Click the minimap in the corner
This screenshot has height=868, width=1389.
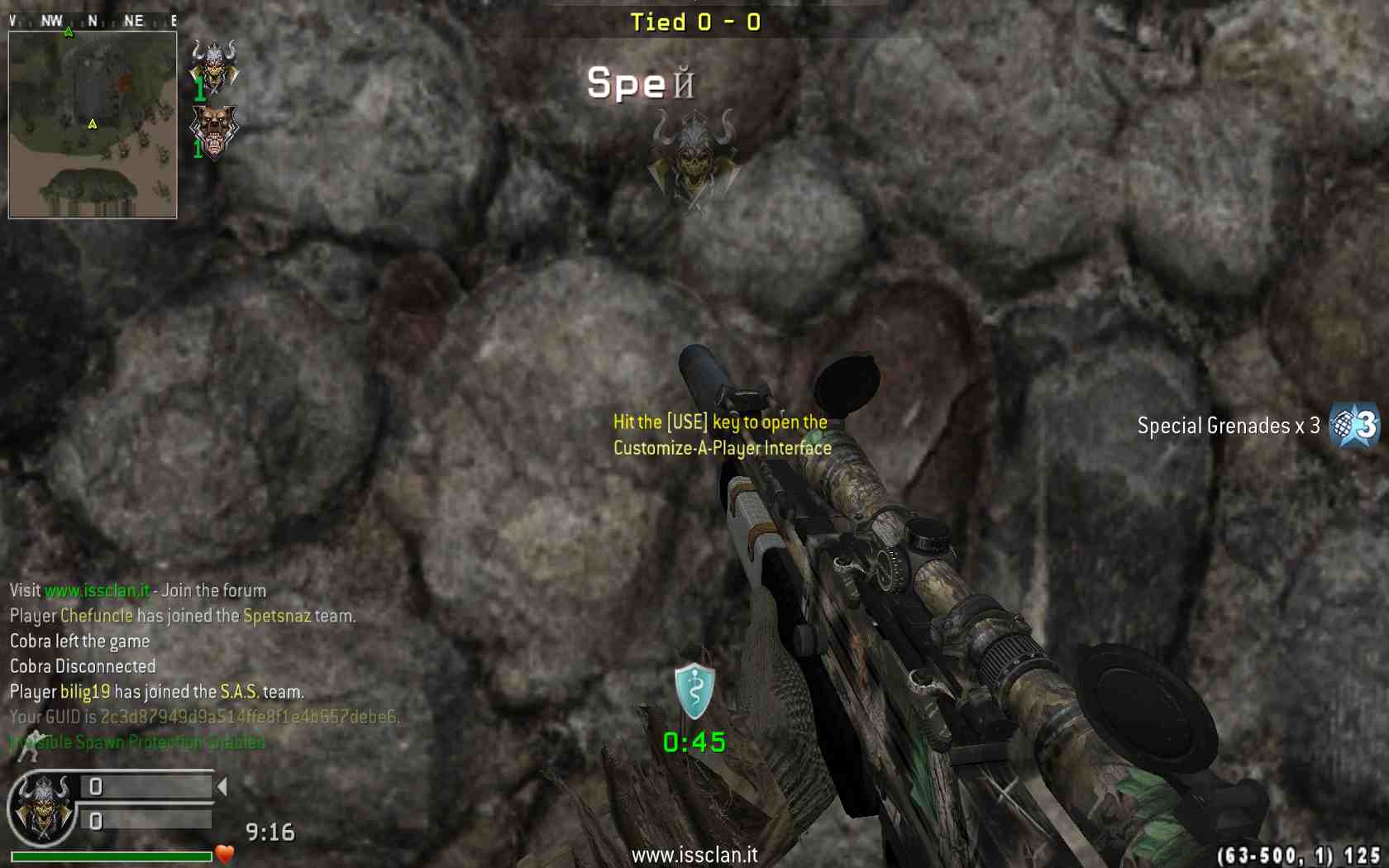pyautogui.click(x=93, y=125)
